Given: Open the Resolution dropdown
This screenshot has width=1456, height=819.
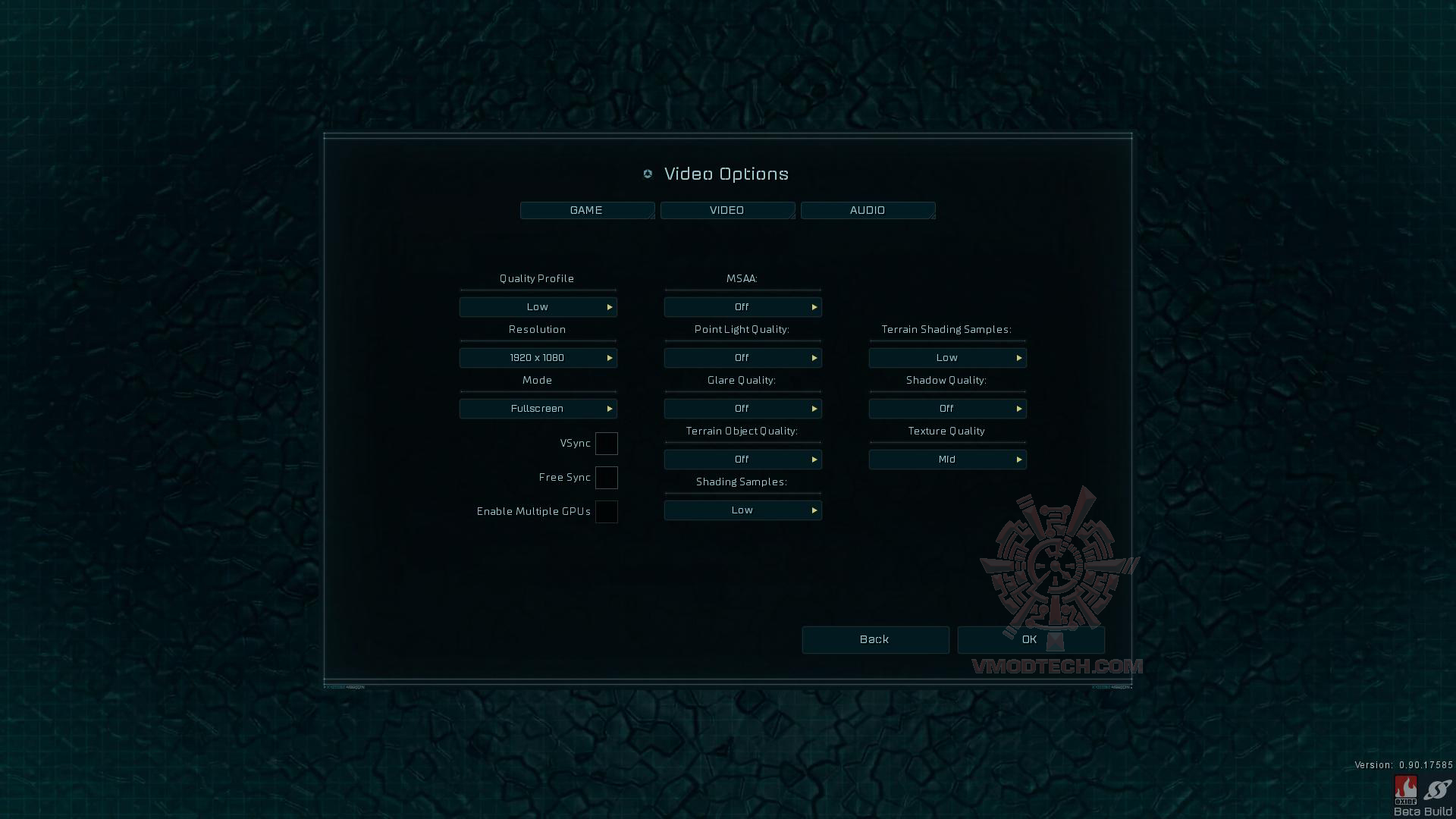Looking at the screenshot, I should click(538, 358).
